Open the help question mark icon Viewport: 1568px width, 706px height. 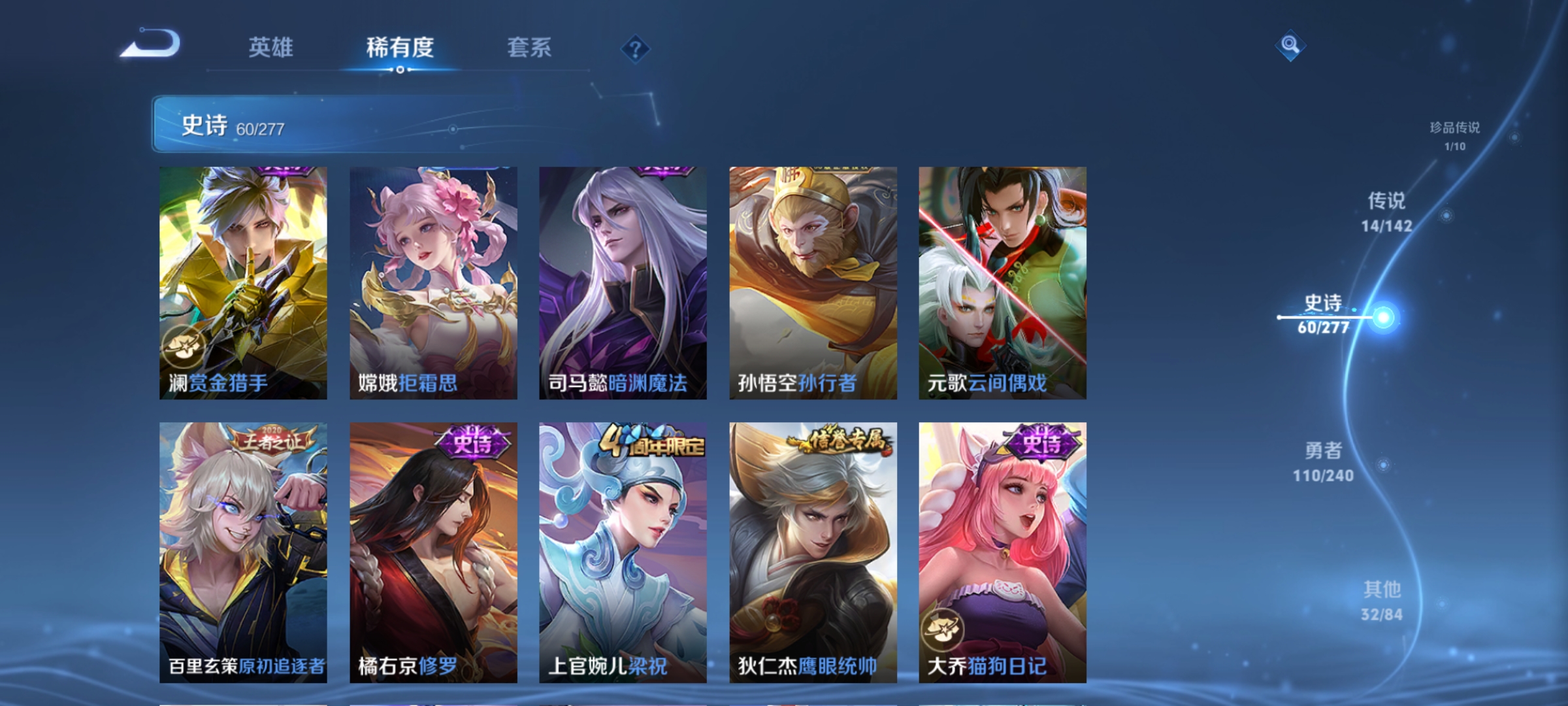click(634, 50)
